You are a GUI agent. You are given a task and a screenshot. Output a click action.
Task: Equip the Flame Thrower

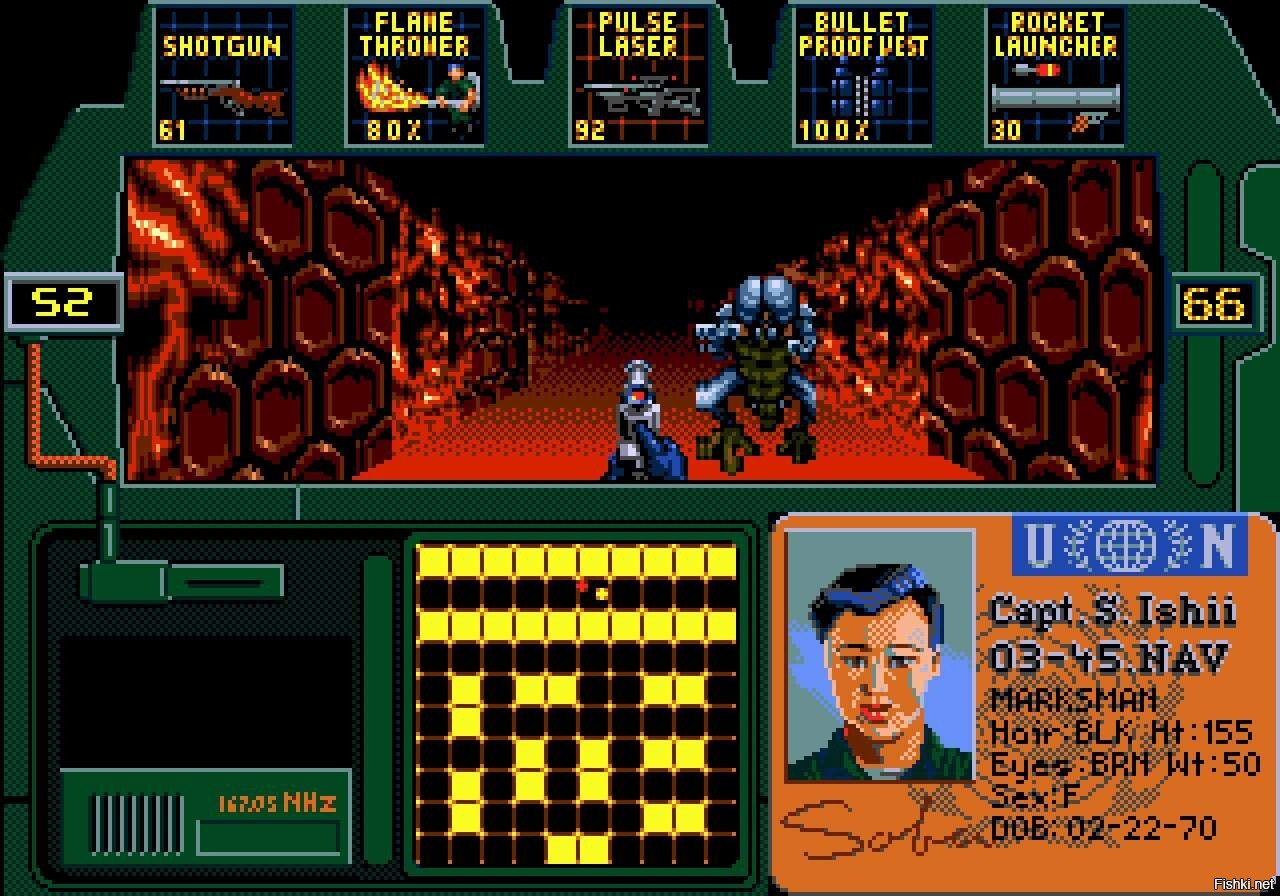coord(415,77)
